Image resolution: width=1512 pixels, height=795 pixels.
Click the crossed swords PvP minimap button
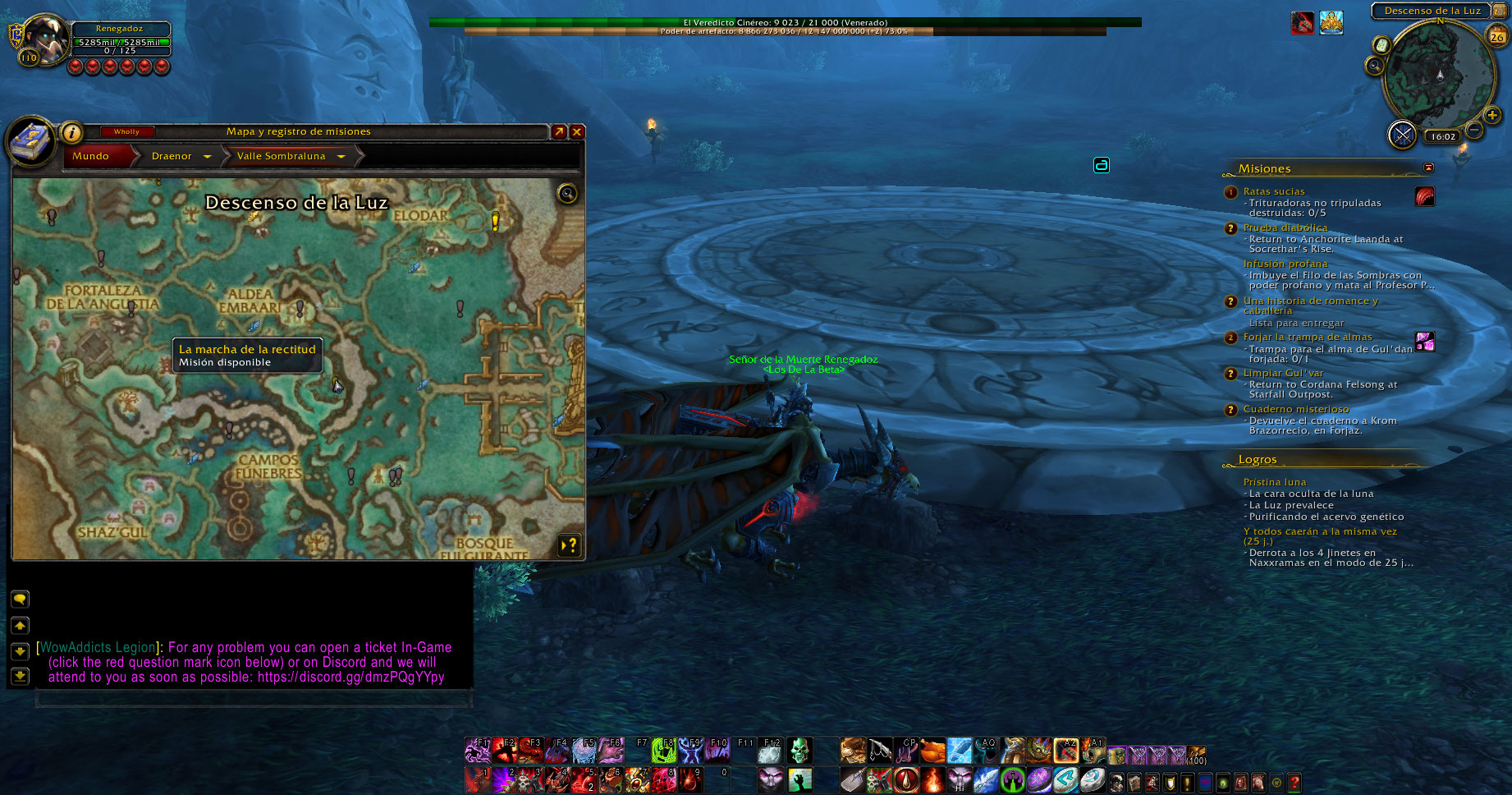point(1402,135)
